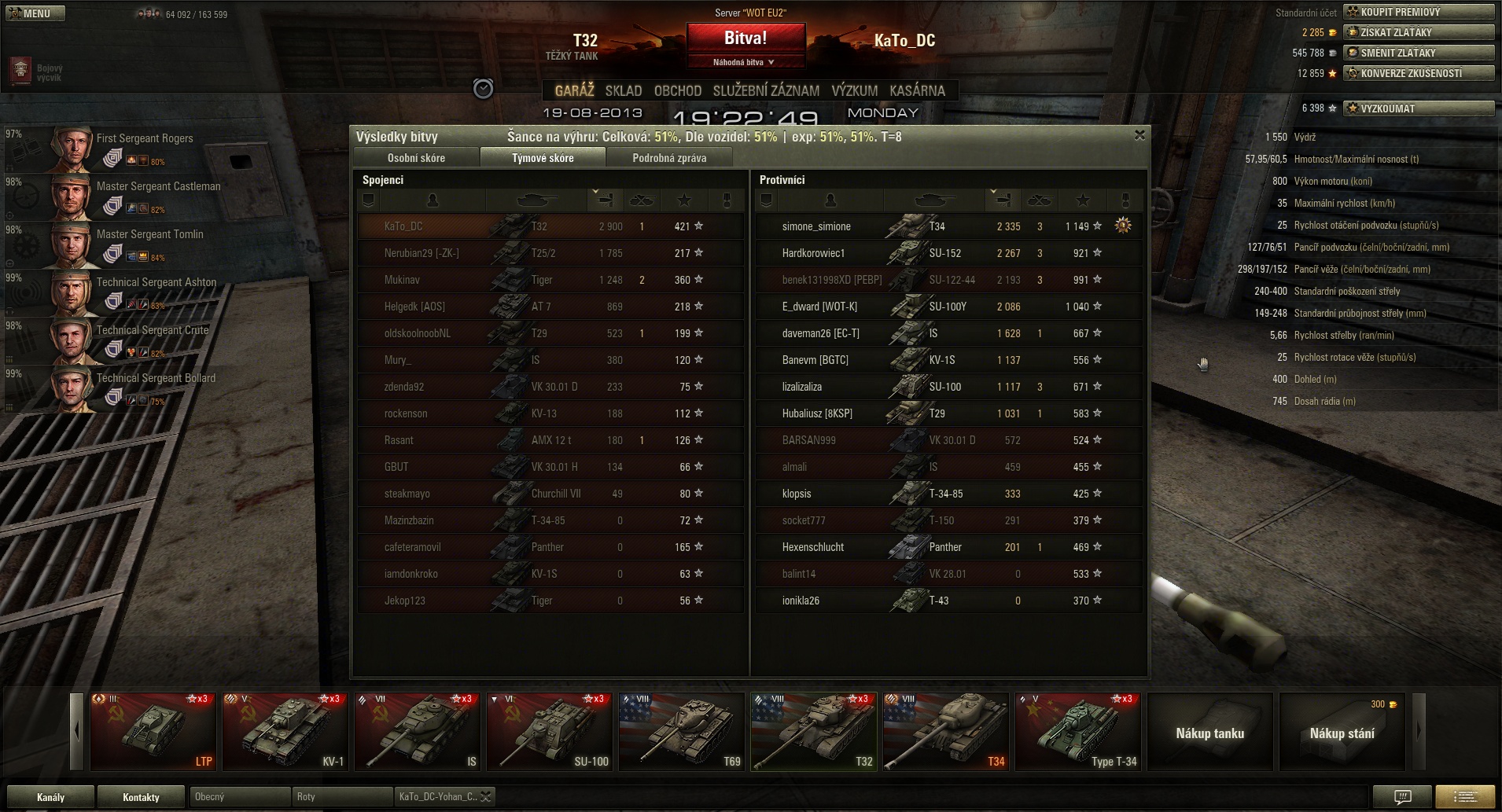Open the VÝZKUM research section

(854, 90)
